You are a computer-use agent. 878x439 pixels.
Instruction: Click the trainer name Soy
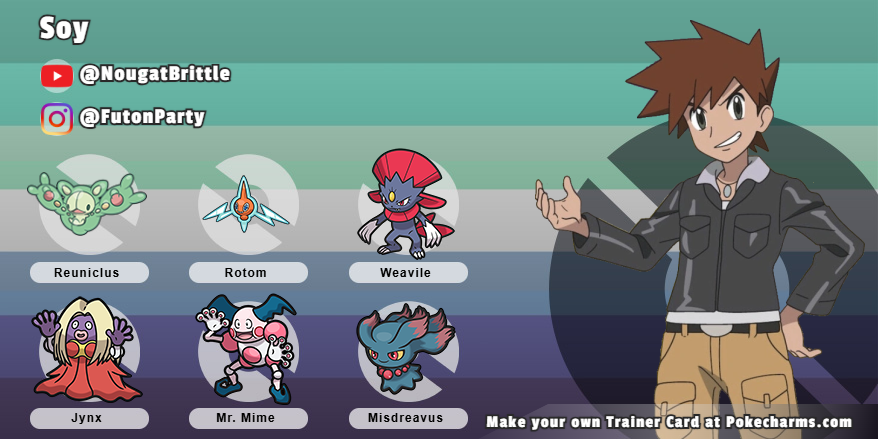[x=65, y=28]
